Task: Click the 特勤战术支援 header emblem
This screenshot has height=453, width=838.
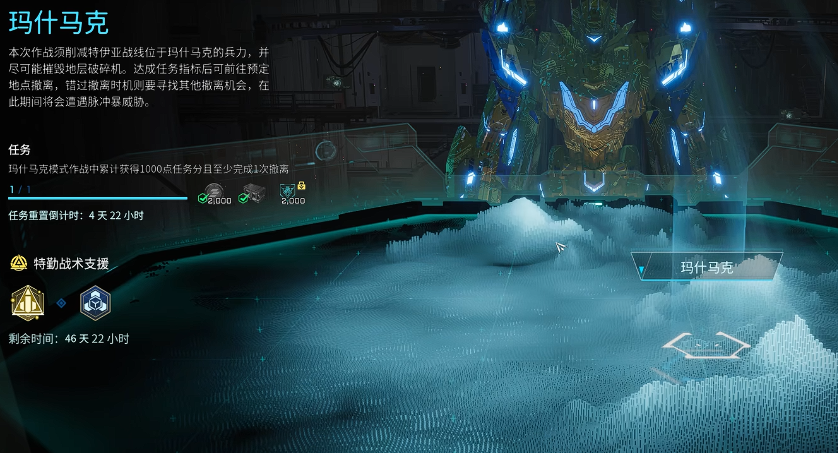Action: pyautogui.click(x=18, y=264)
